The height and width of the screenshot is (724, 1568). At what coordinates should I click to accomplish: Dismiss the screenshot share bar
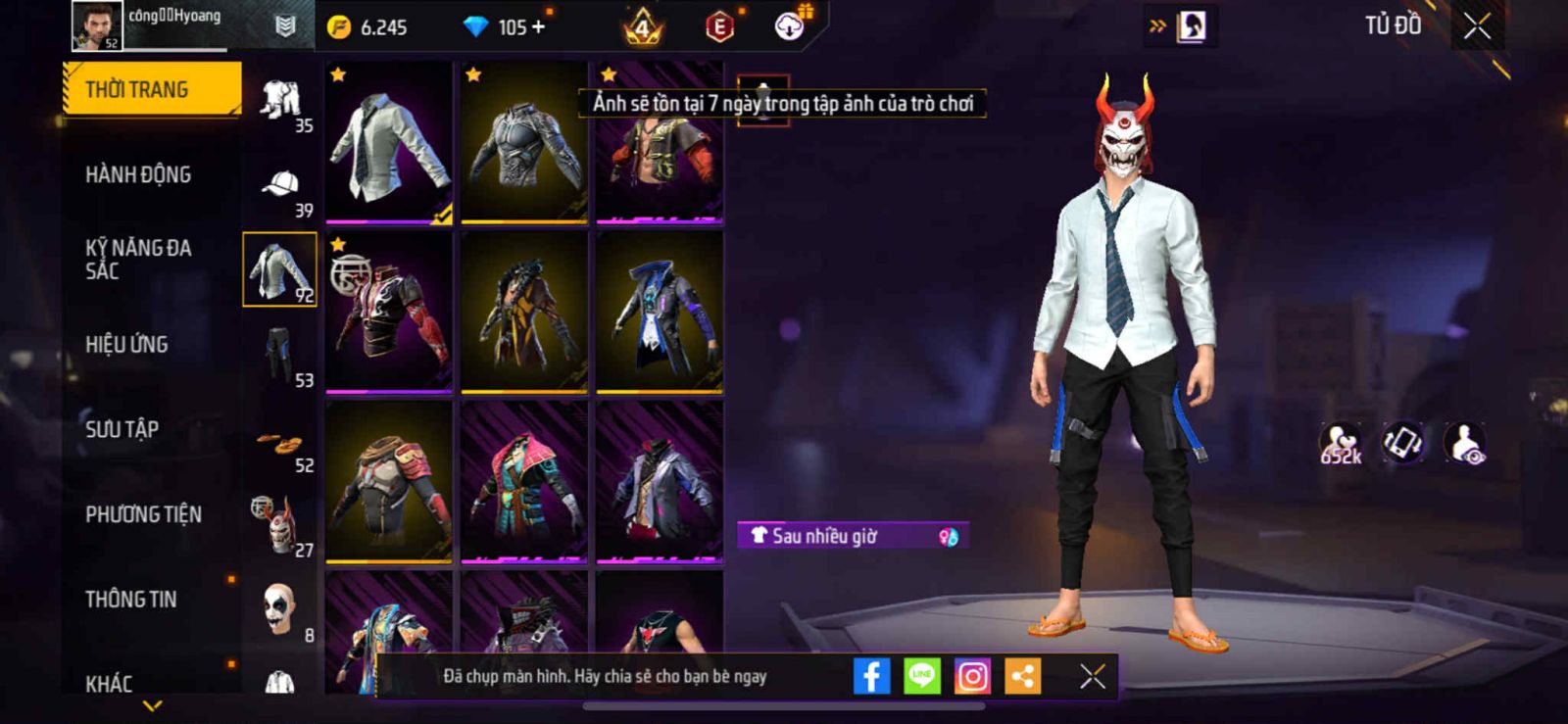(1093, 676)
